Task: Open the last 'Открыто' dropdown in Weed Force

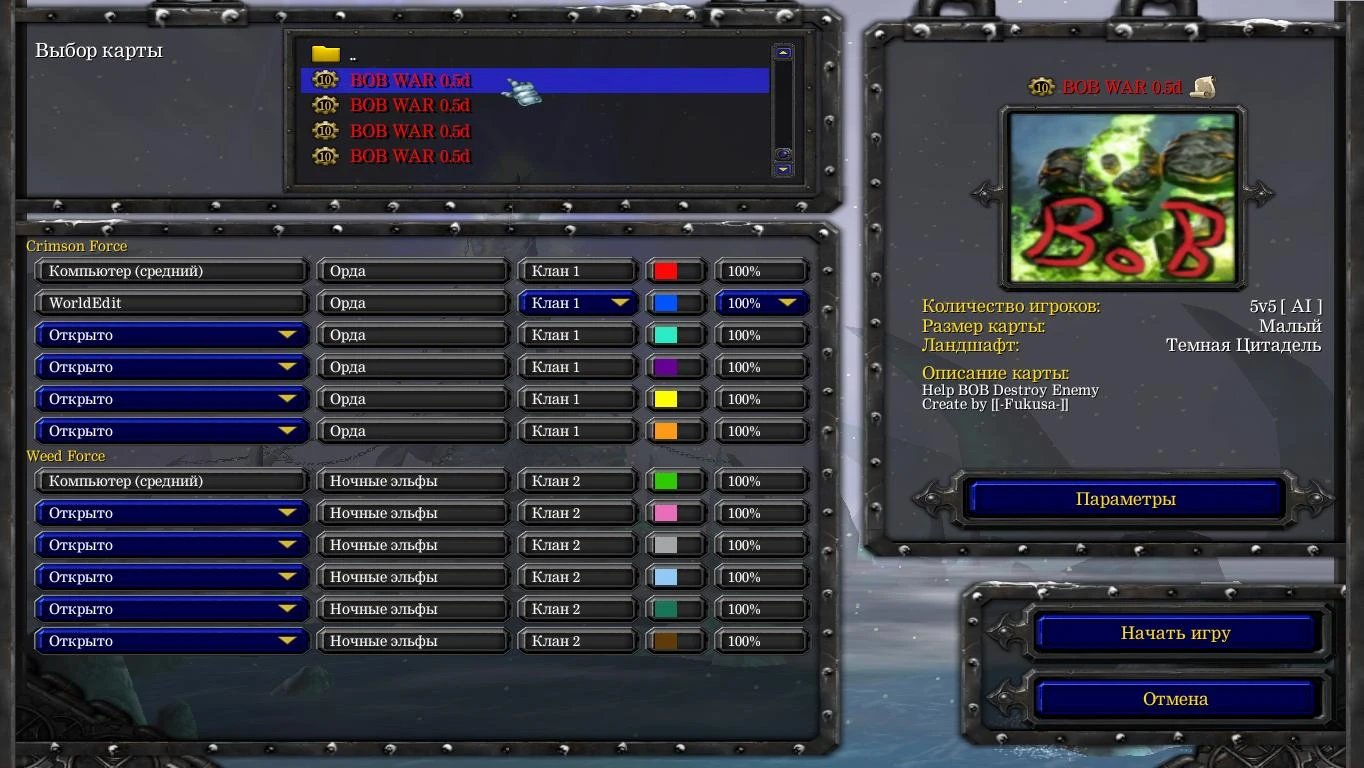Action: (x=170, y=641)
